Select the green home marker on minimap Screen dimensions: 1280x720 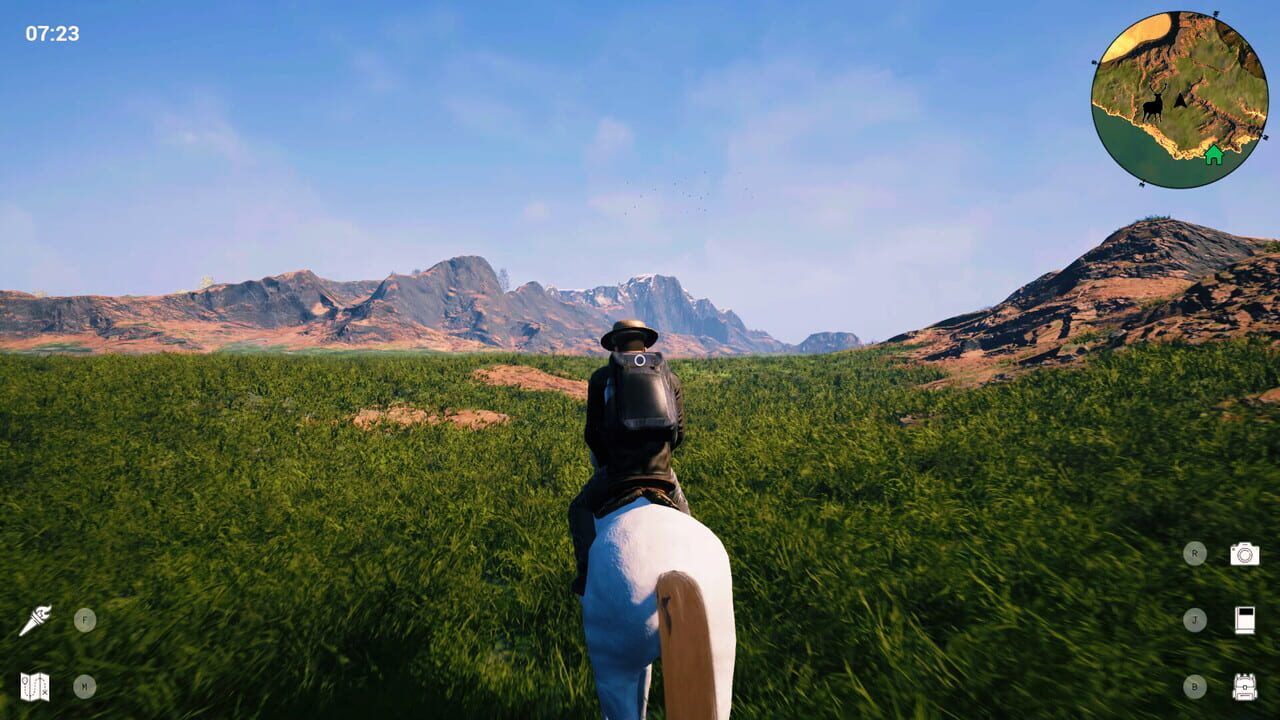[1214, 156]
